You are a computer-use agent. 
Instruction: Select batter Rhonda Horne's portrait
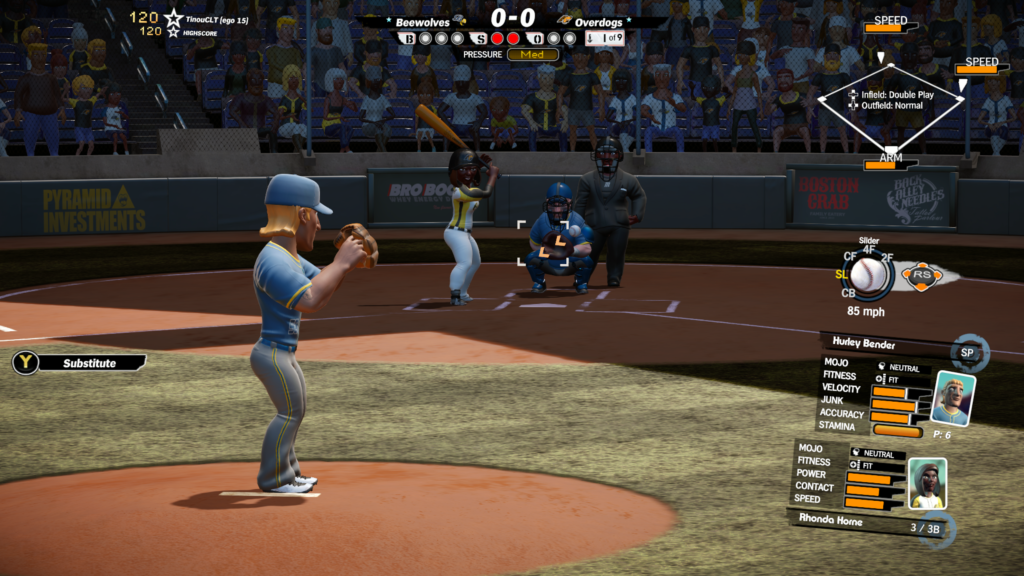pos(927,485)
